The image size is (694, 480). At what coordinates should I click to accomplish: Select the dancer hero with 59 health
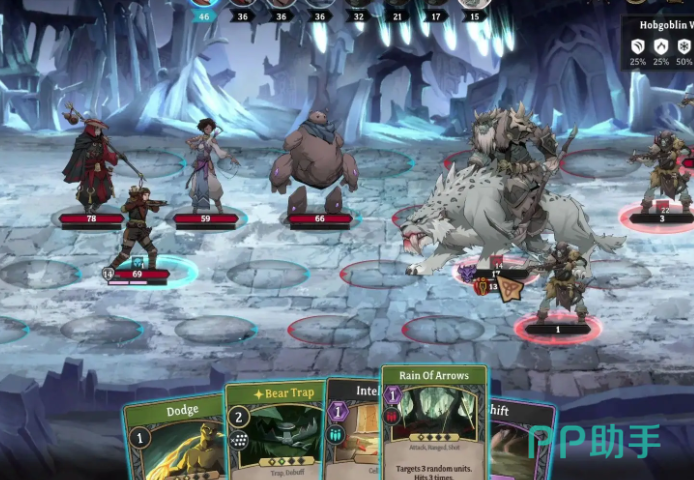tap(206, 165)
